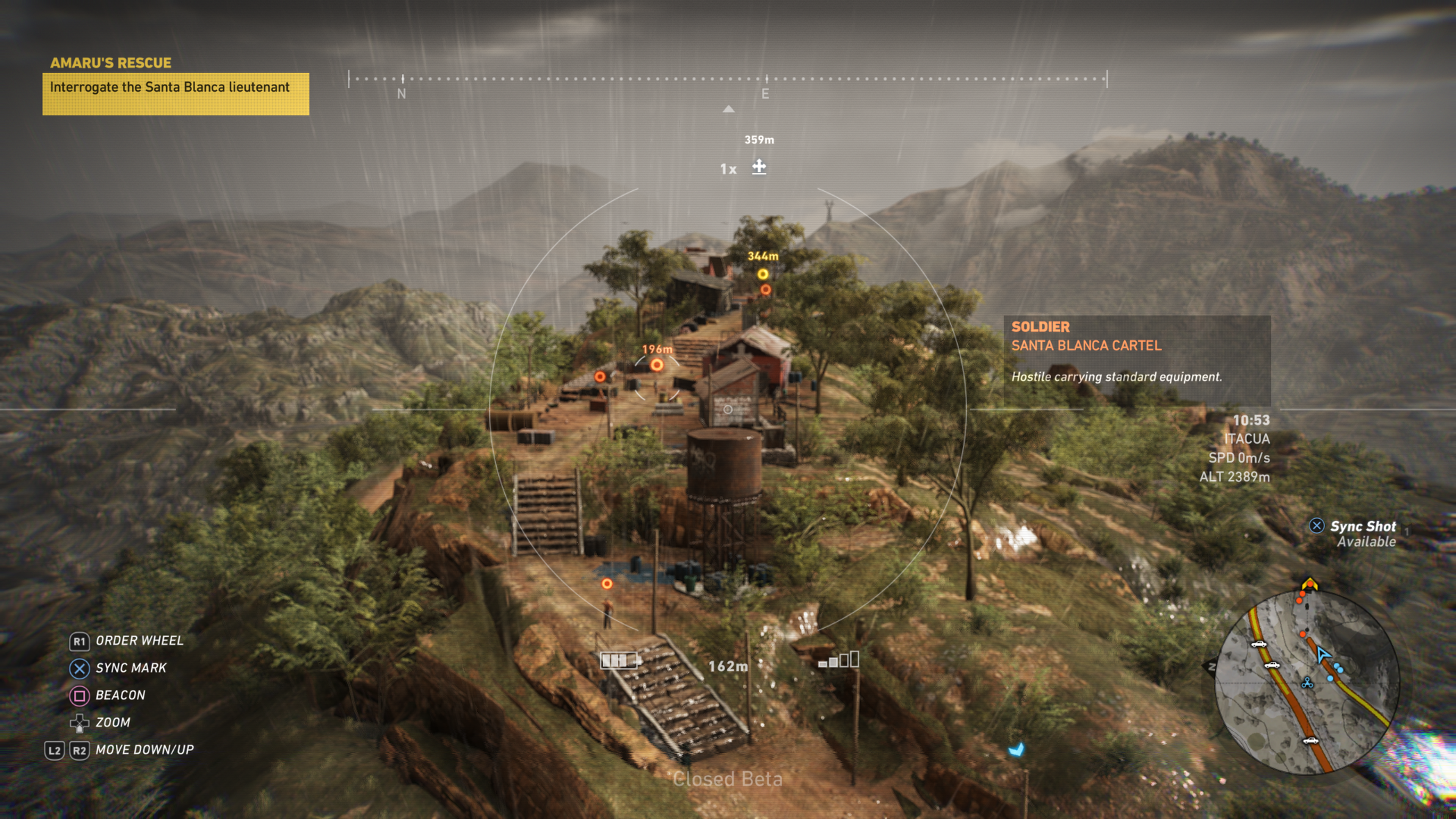Click the compass heading bar
Image resolution: width=1456 pixels, height=819 pixels.
728,80
